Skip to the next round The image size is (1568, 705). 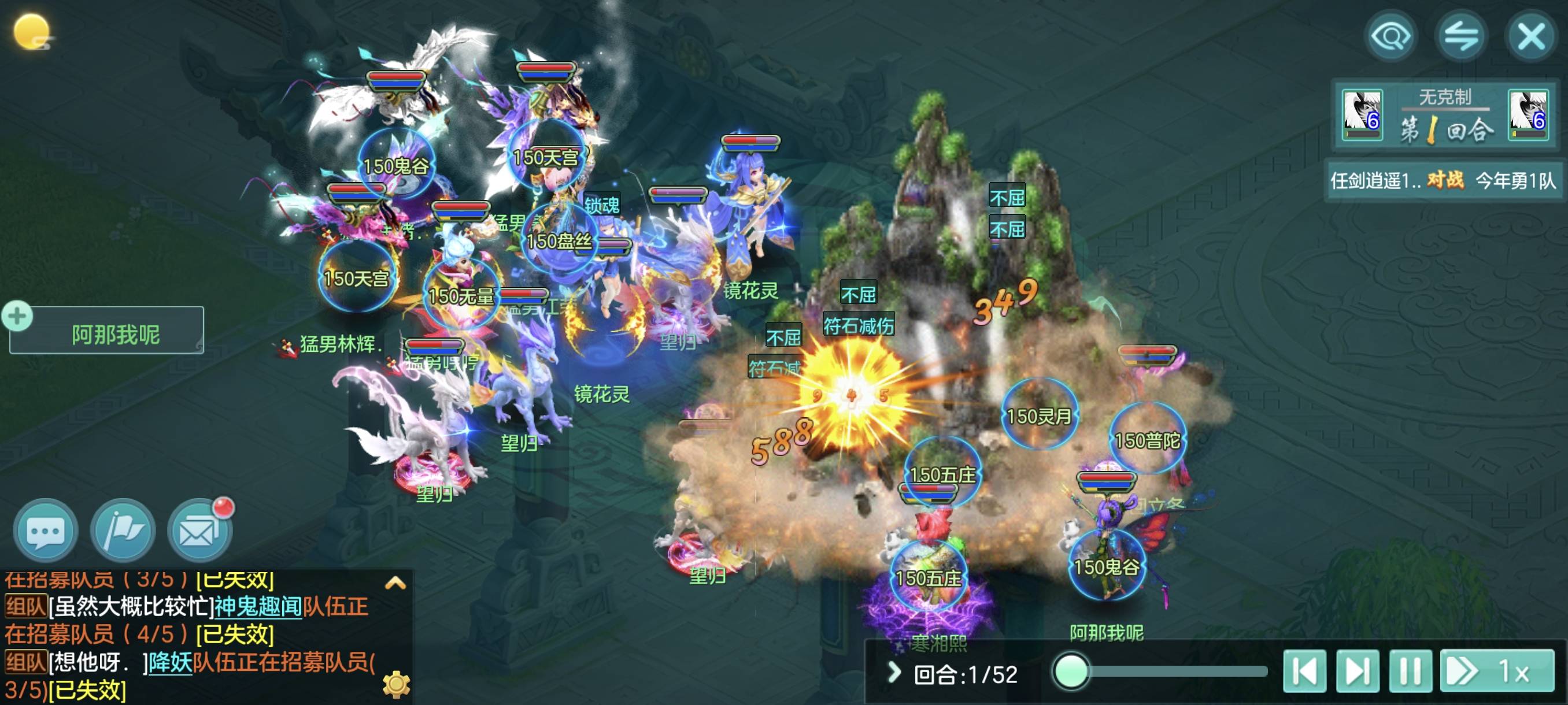(1358, 671)
